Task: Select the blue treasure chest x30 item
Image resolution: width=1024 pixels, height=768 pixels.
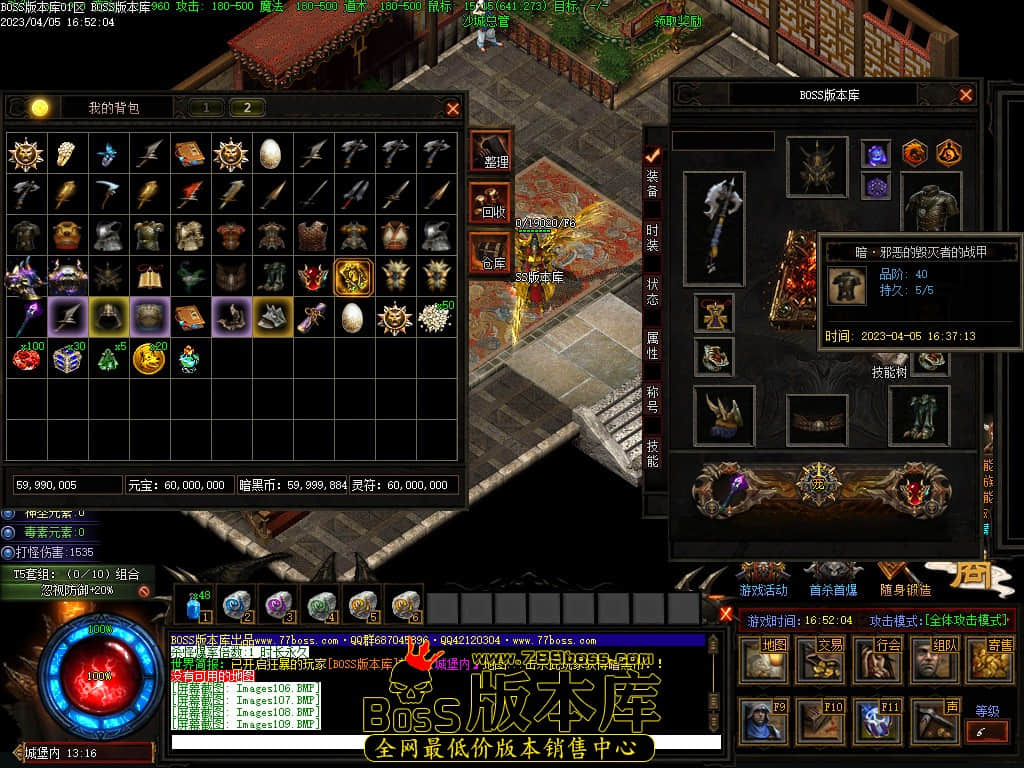Action: point(67,358)
